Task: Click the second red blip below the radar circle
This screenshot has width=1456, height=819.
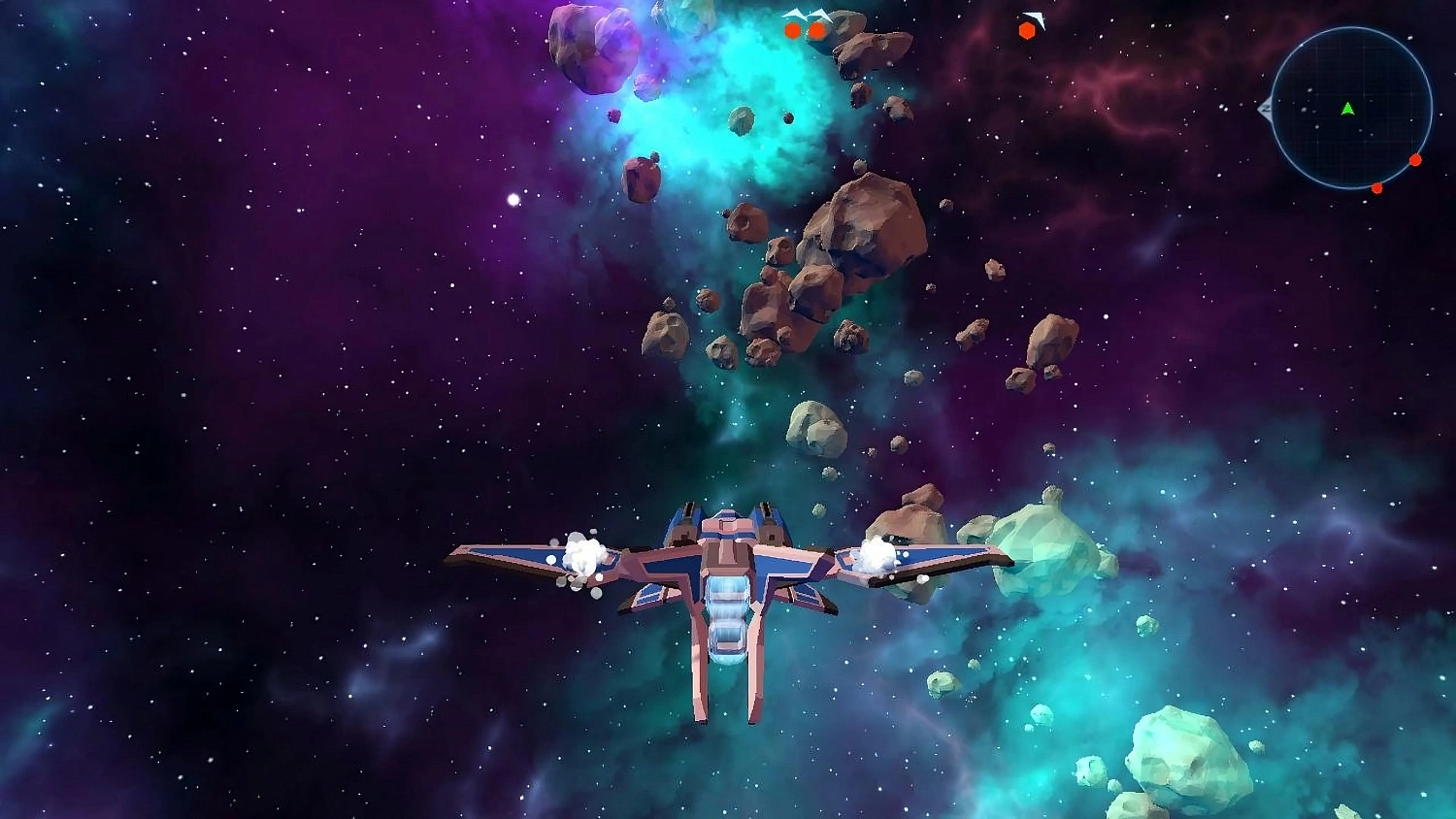Action: [1414, 159]
